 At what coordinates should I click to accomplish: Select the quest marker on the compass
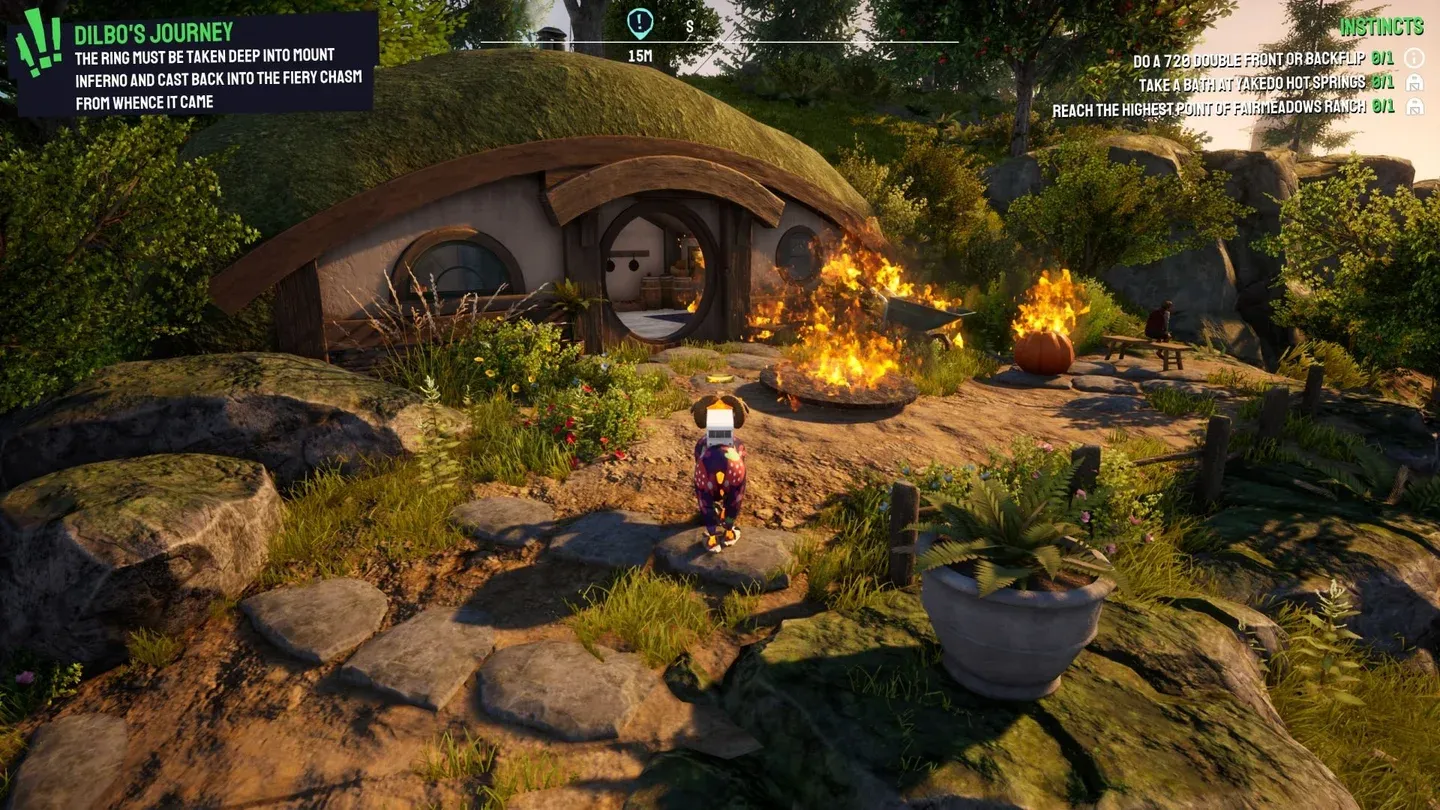point(640,22)
